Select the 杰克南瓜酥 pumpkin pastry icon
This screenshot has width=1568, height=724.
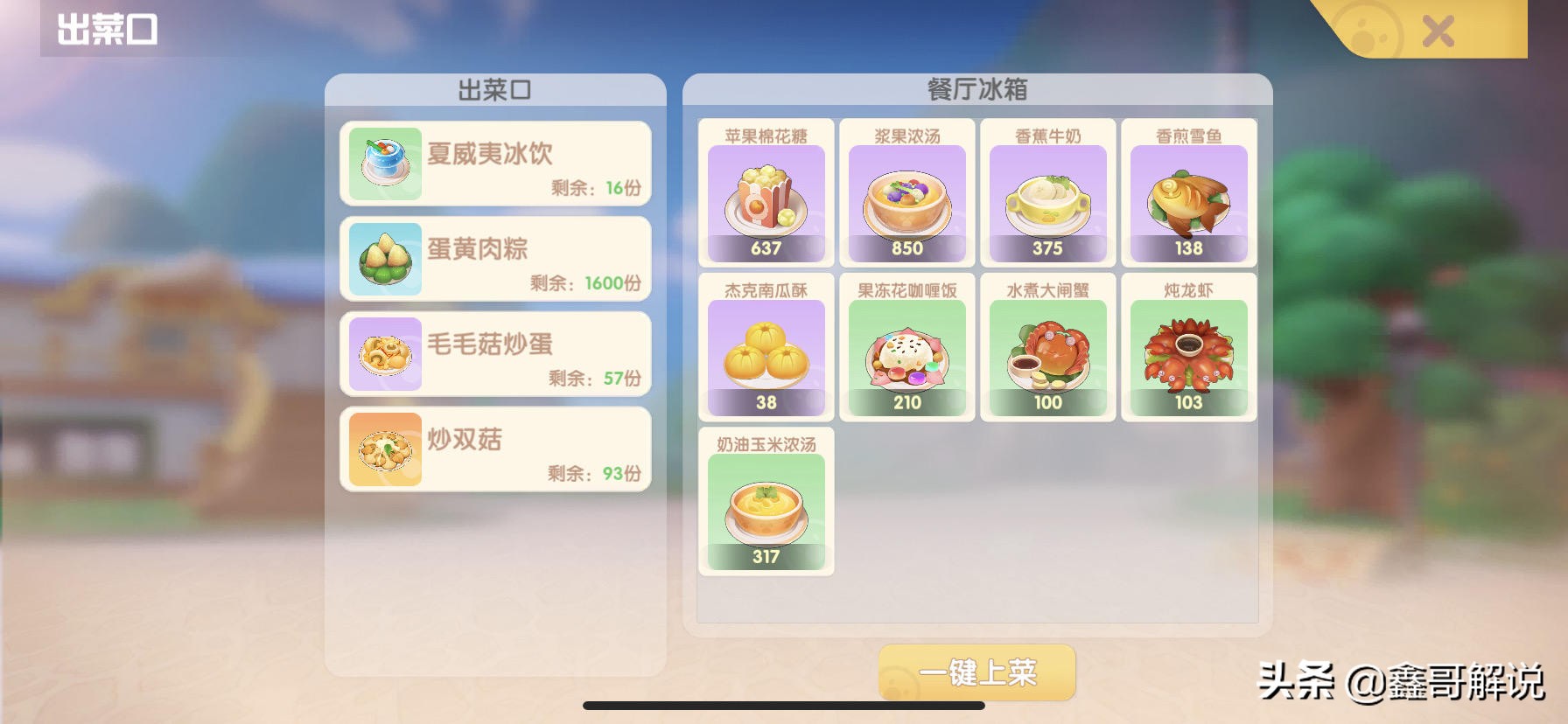pyautogui.click(x=765, y=350)
